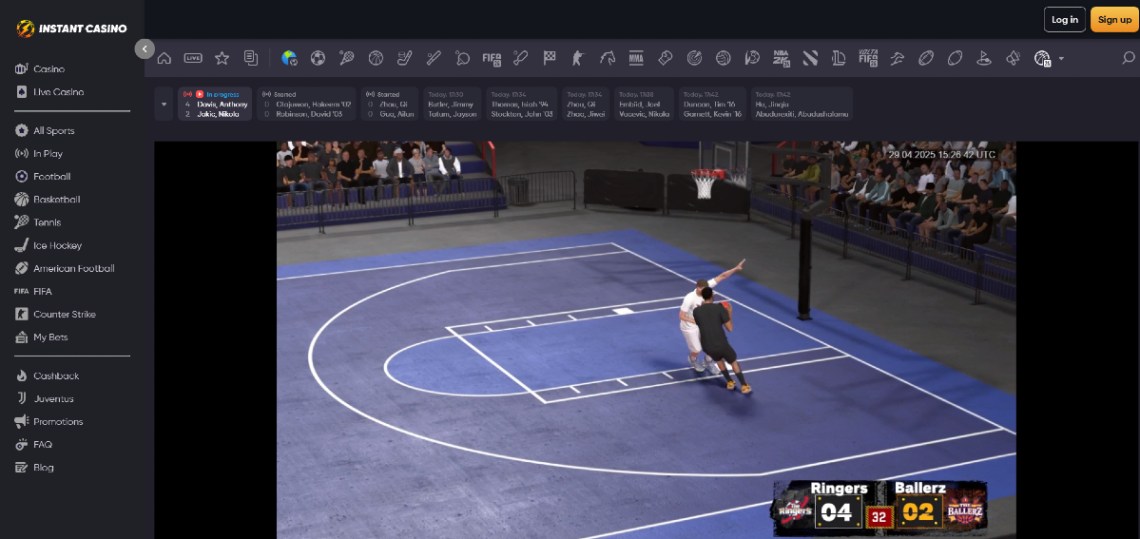
Task: Select the Davis vs Jokic in-progress match
Action: point(215,104)
